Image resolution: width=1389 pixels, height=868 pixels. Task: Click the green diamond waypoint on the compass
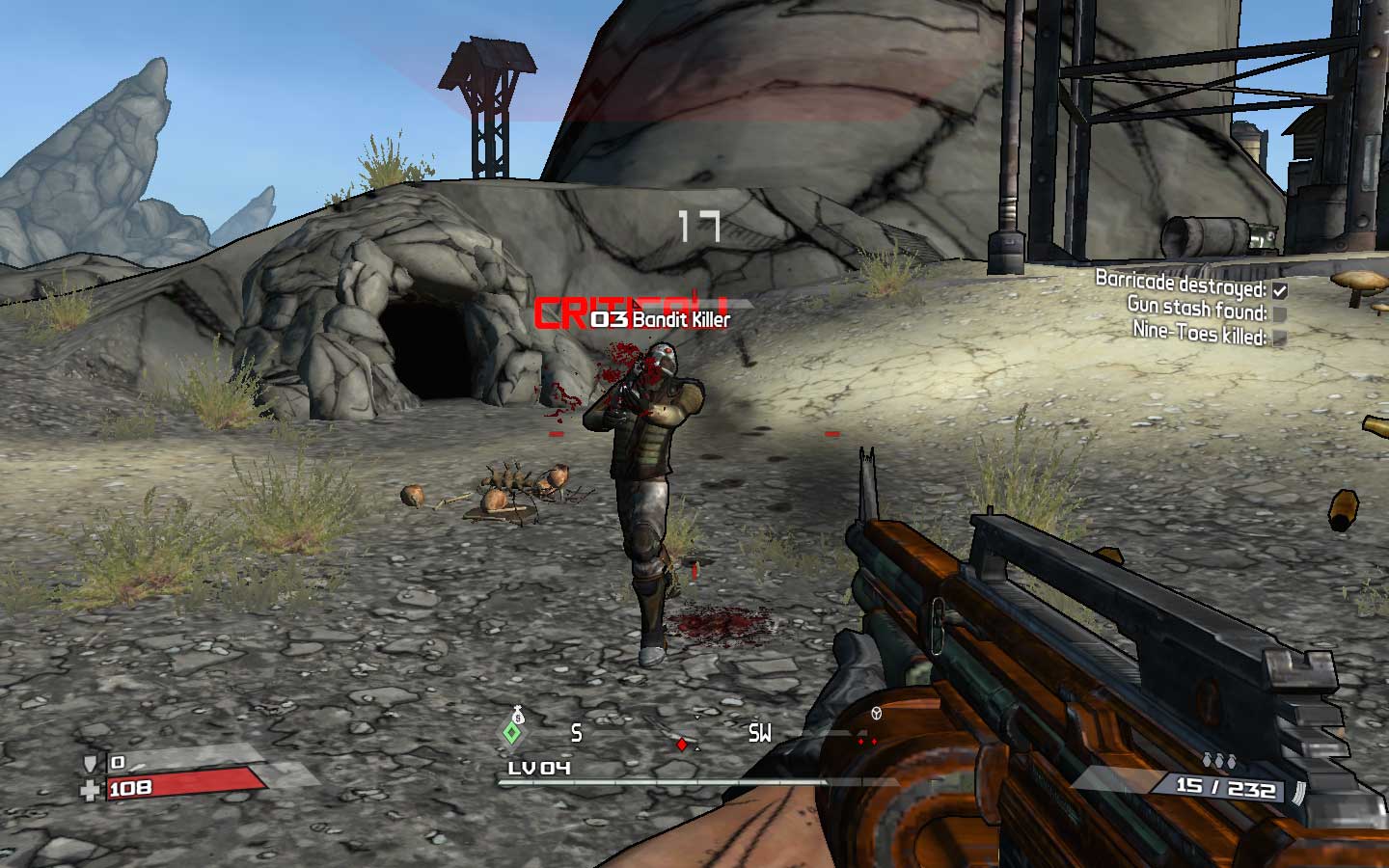tap(510, 733)
